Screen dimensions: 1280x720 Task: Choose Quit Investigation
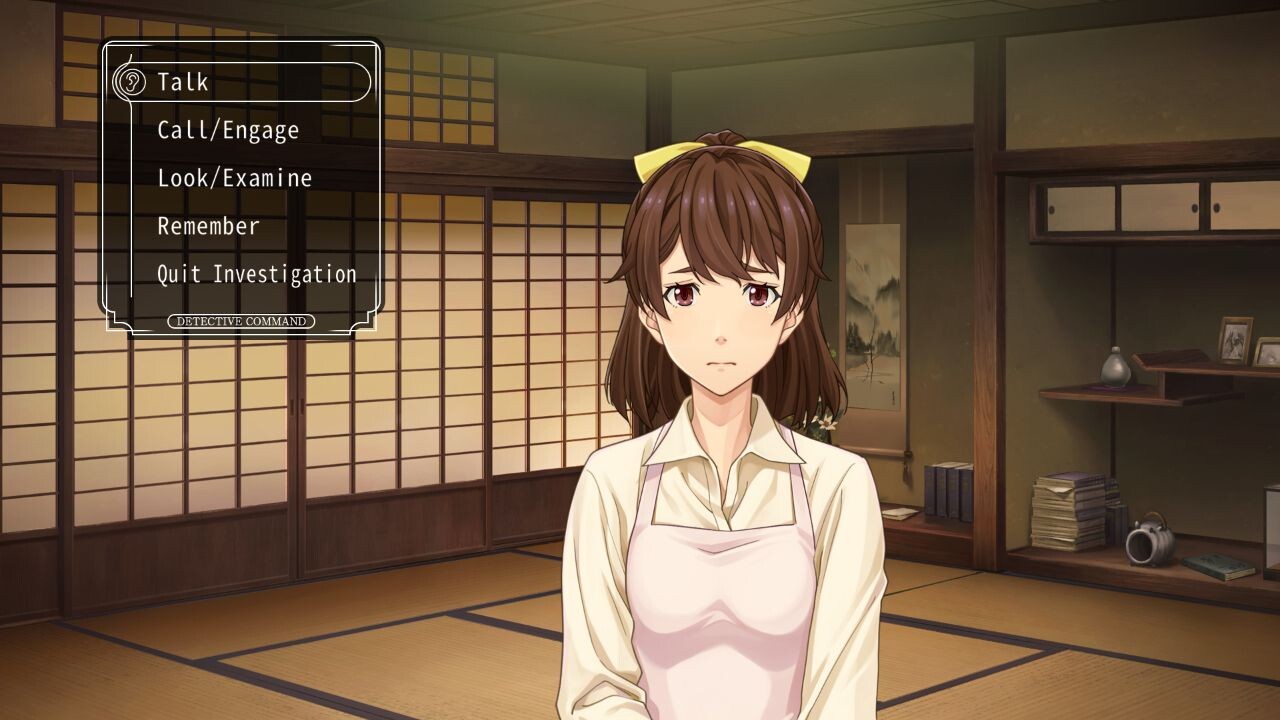[257, 274]
